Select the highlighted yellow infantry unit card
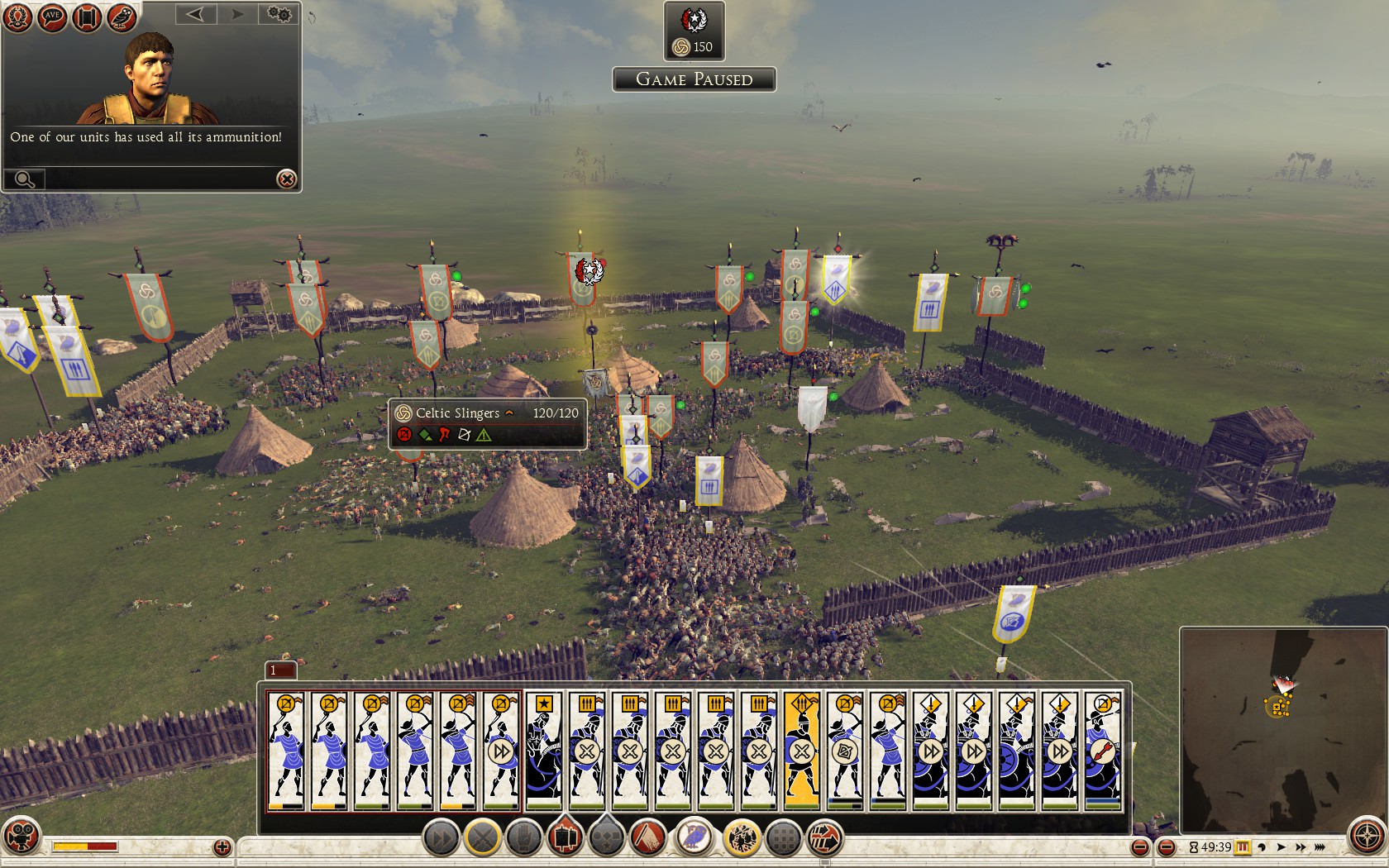The height and width of the screenshot is (868, 1389). (801, 750)
